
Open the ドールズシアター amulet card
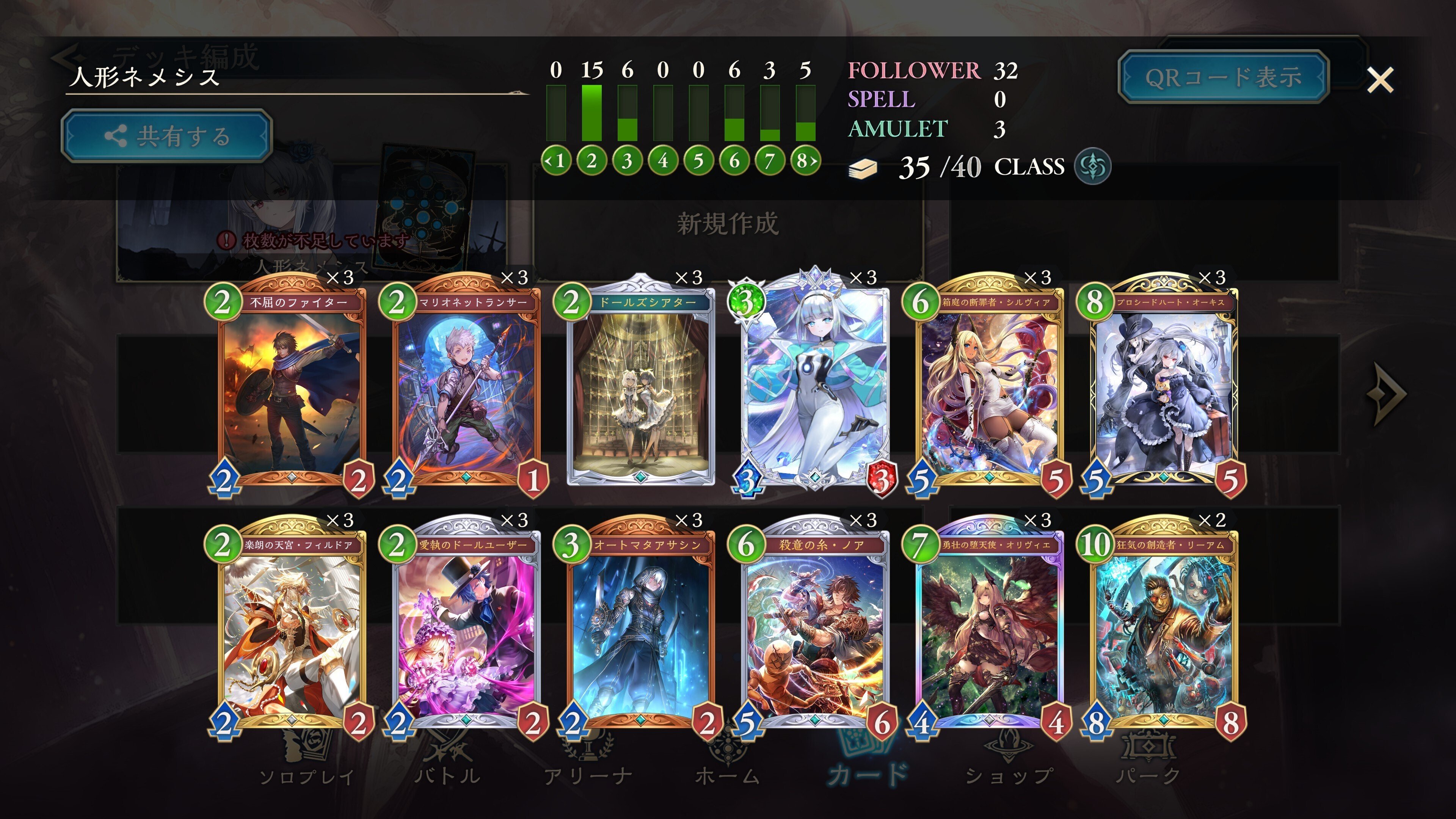click(x=640, y=390)
